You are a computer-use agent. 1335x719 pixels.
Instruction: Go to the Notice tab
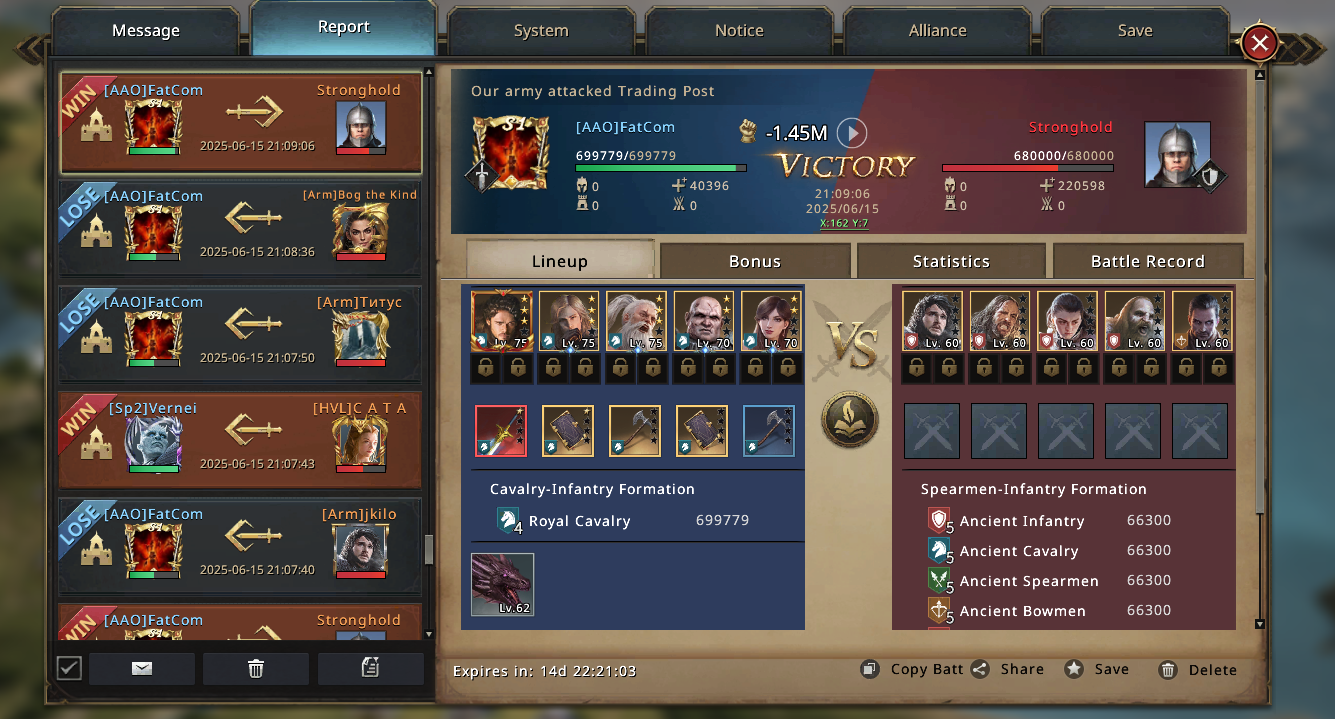click(x=739, y=31)
